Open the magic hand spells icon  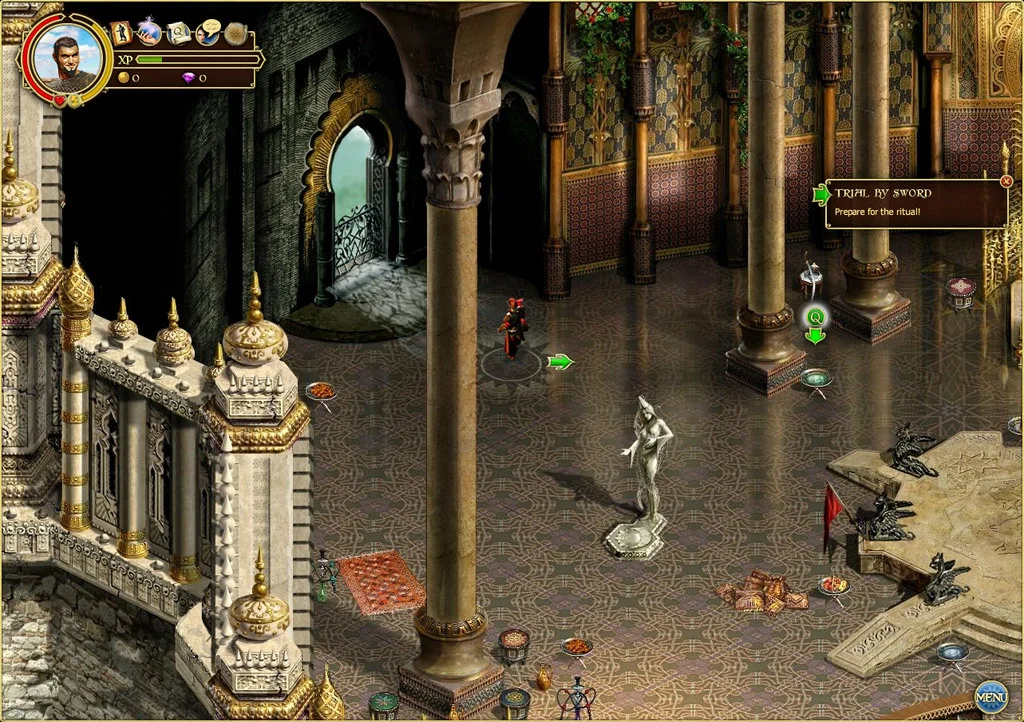pos(150,33)
